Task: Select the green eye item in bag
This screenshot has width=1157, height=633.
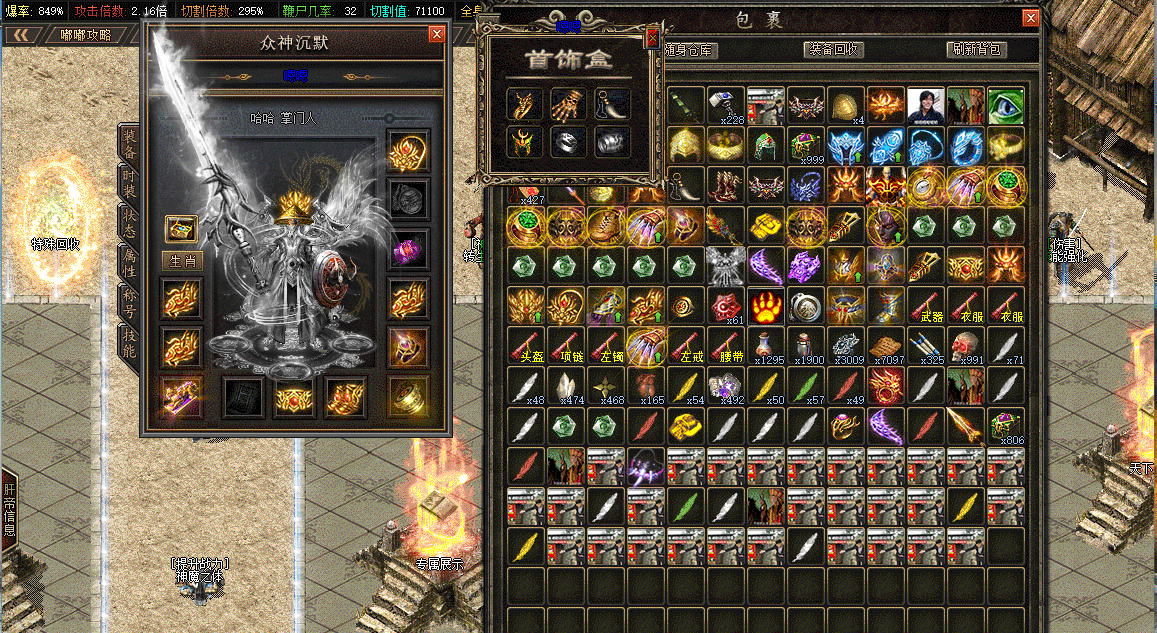Action: point(1006,105)
